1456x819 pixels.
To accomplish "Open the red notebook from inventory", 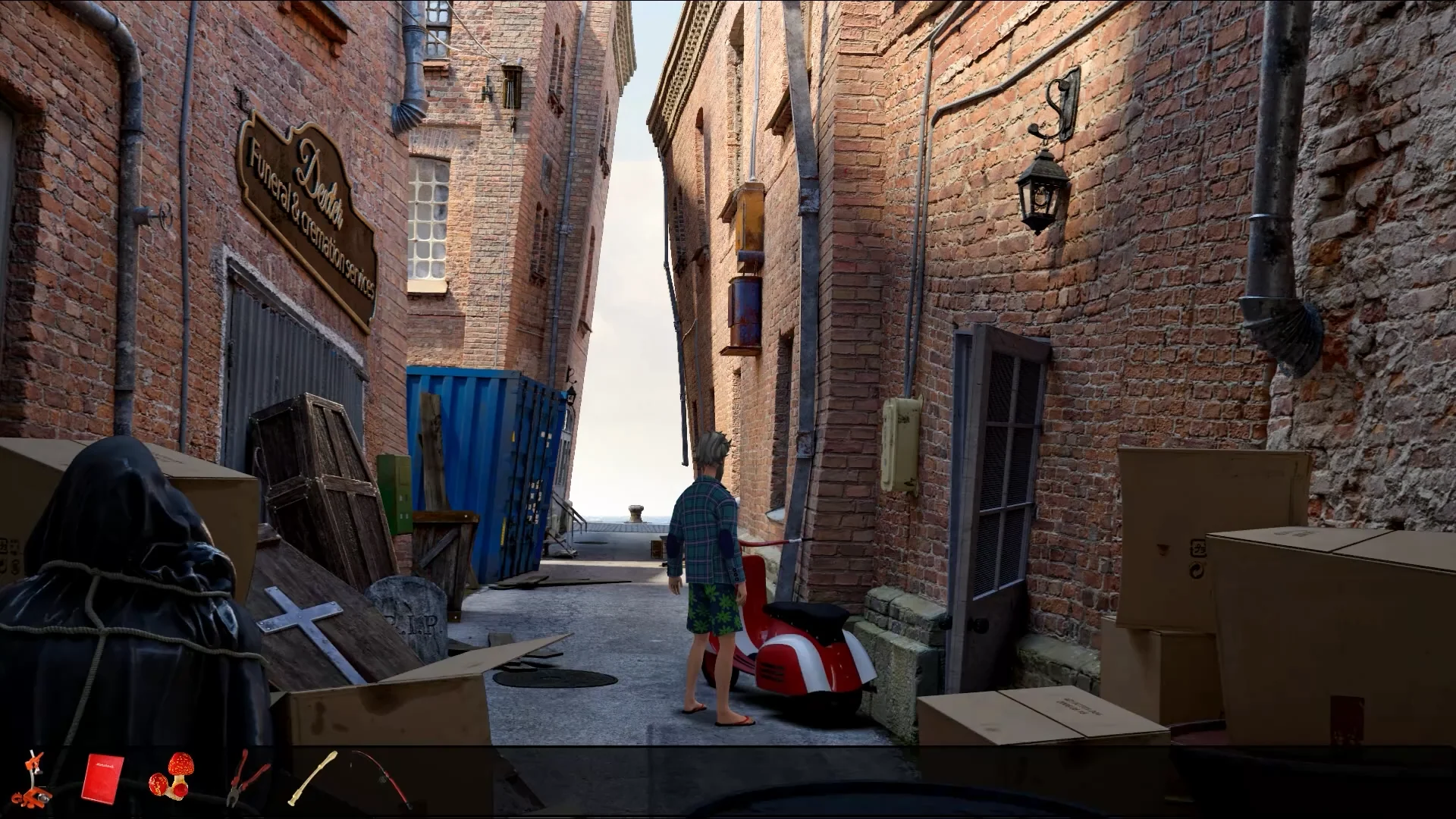I will [102, 777].
